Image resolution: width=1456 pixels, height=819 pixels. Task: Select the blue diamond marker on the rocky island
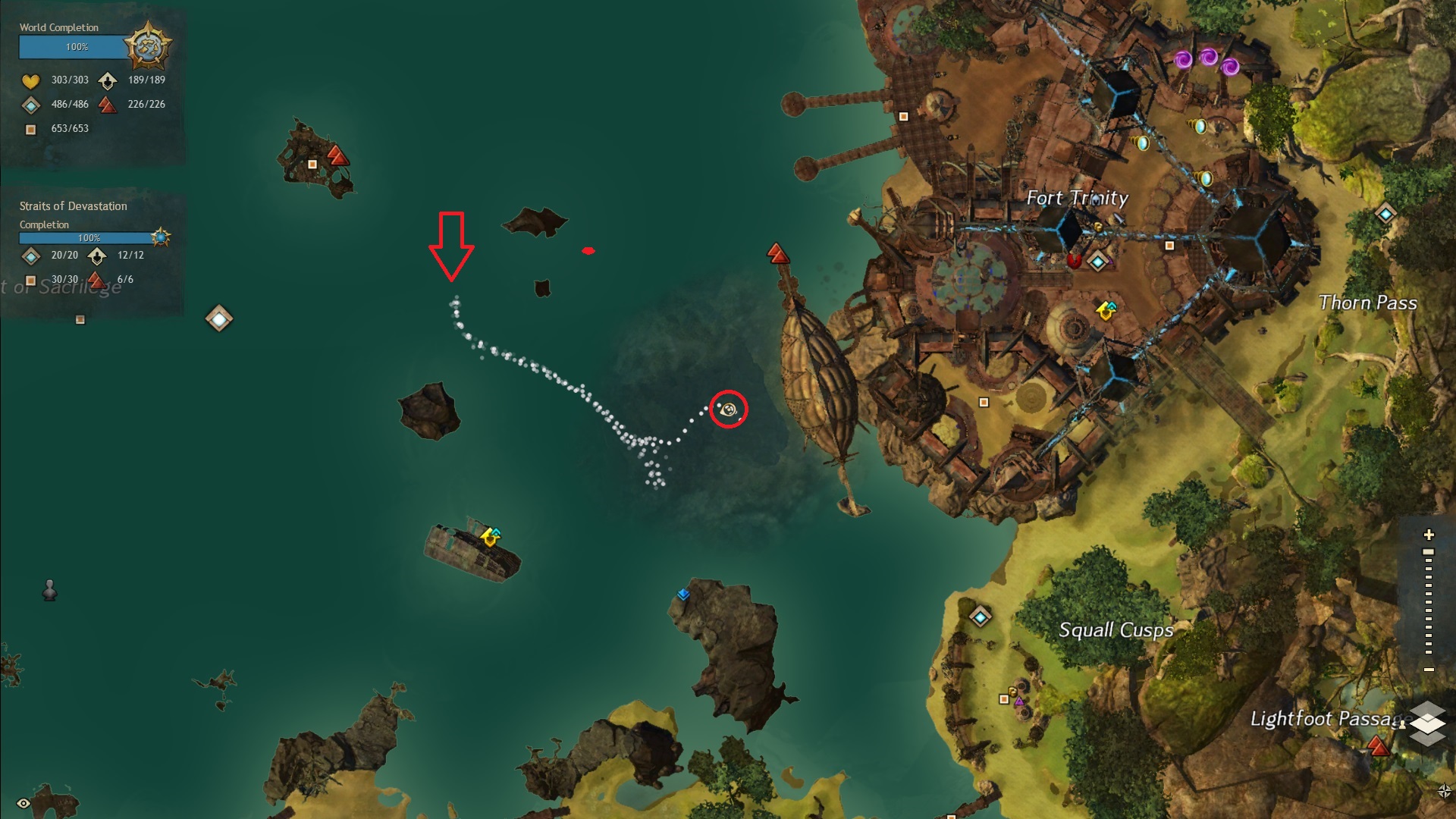click(683, 595)
